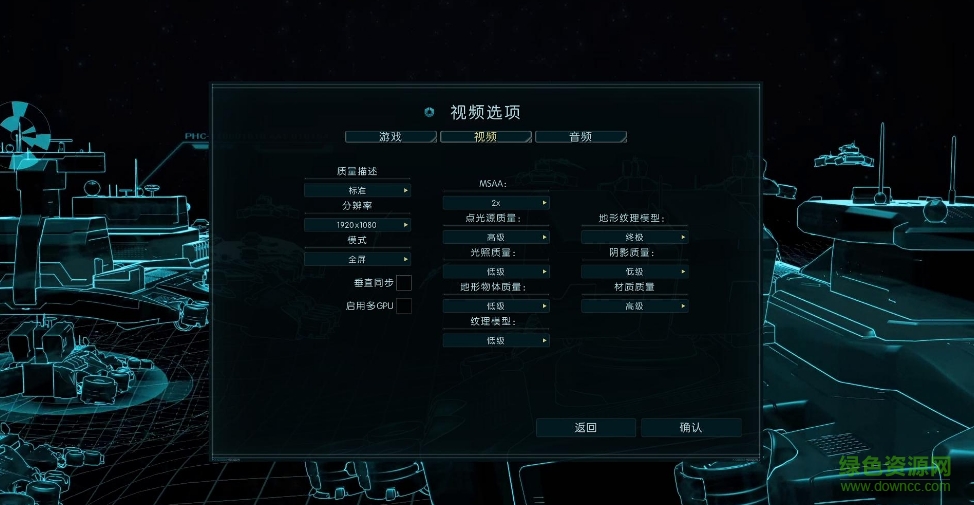Adjust the 地形物体质量 terrain object quality dropdown
The width and height of the screenshot is (974, 505).
point(496,305)
